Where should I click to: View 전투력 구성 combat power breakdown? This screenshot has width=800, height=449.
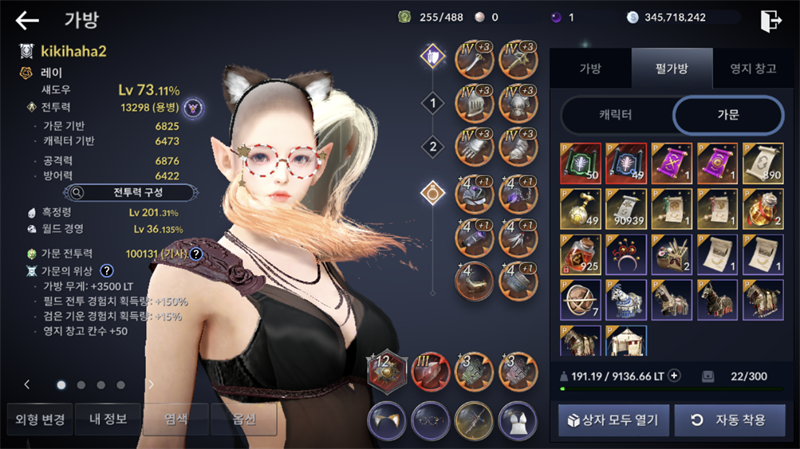pyautogui.click(x=128, y=191)
